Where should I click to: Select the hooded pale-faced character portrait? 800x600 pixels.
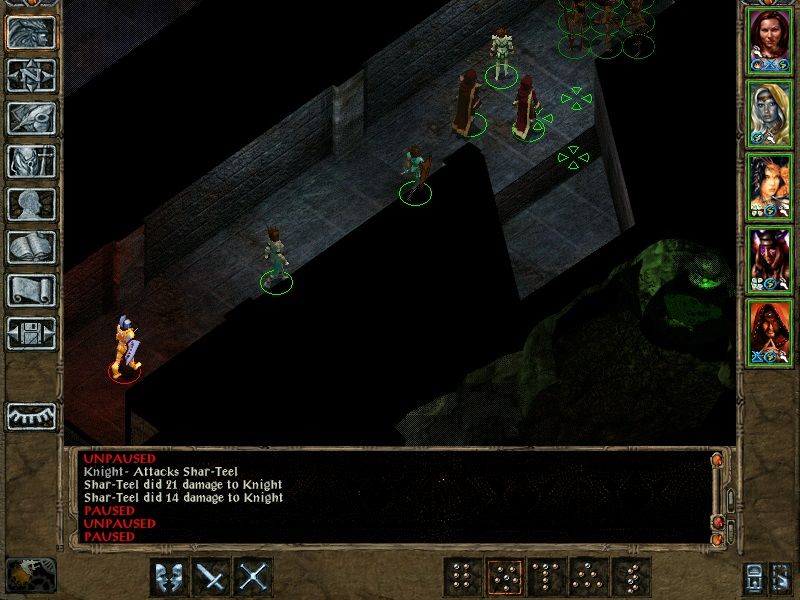click(x=770, y=112)
